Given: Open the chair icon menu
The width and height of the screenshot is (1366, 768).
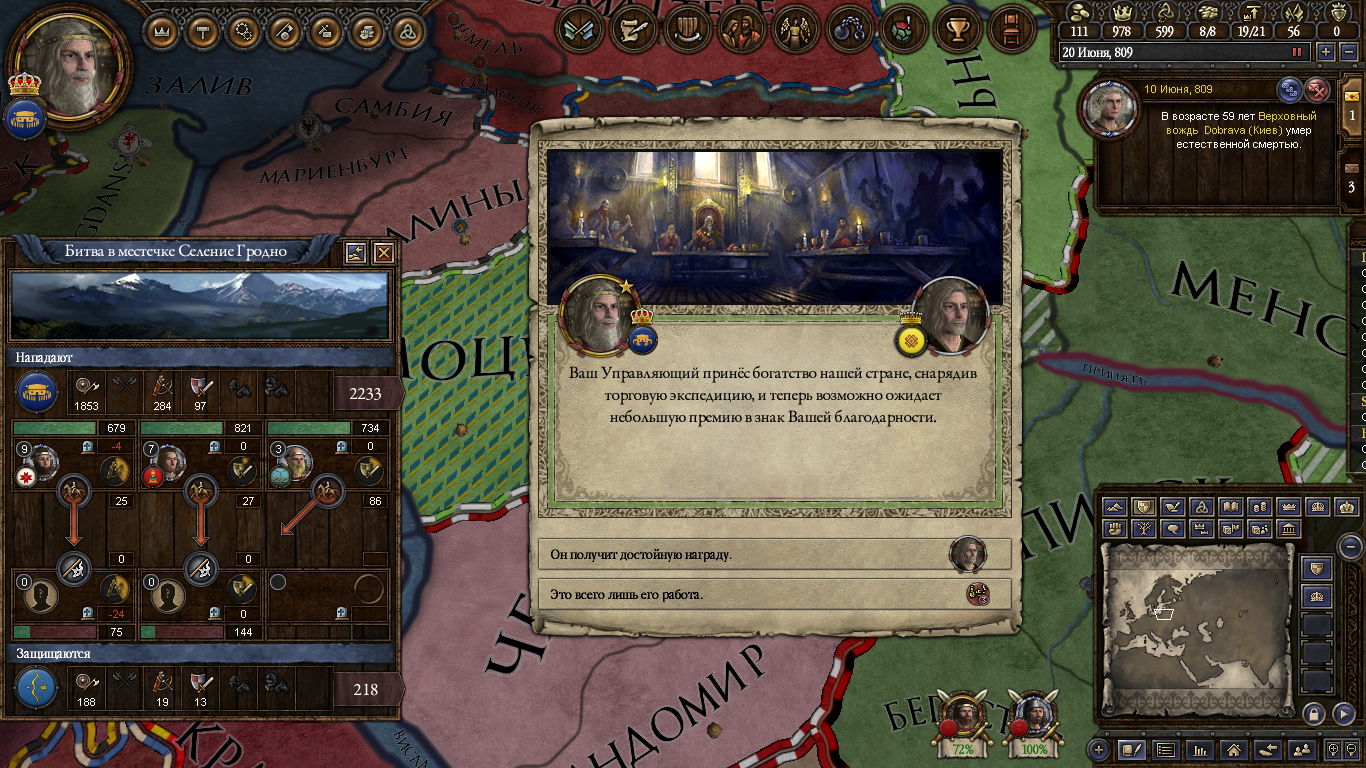Looking at the screenshot, I should pos(1010,29).
